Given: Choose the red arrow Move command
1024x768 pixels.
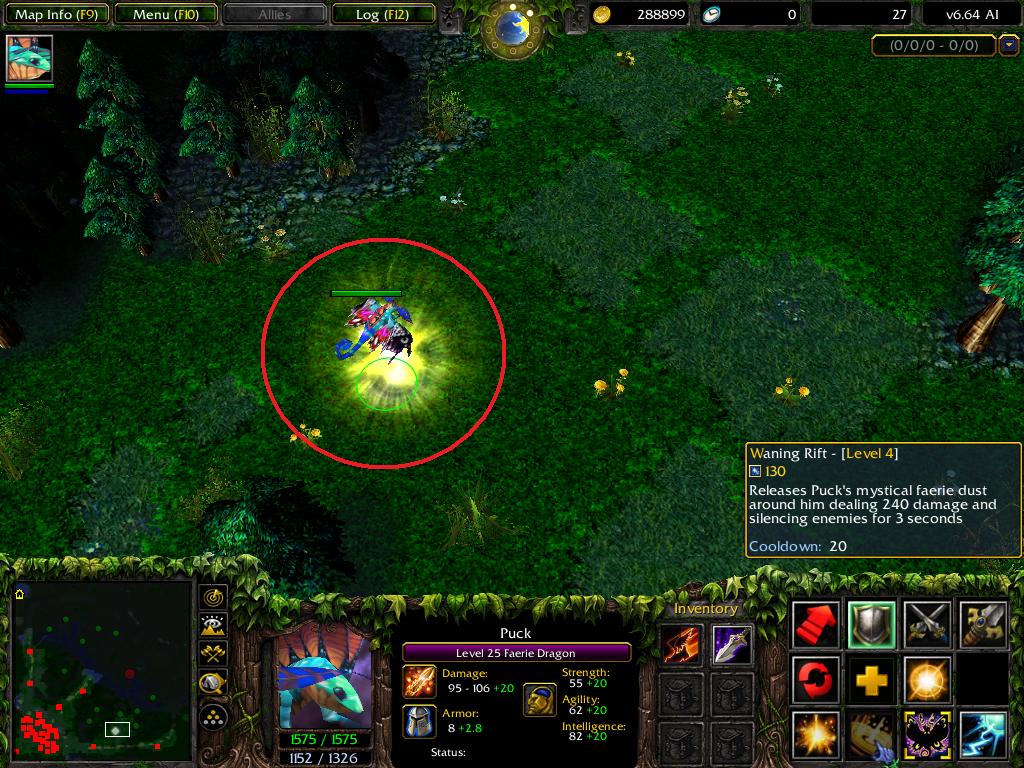Looking at the screenshot, I should click(x=816, y=624).
